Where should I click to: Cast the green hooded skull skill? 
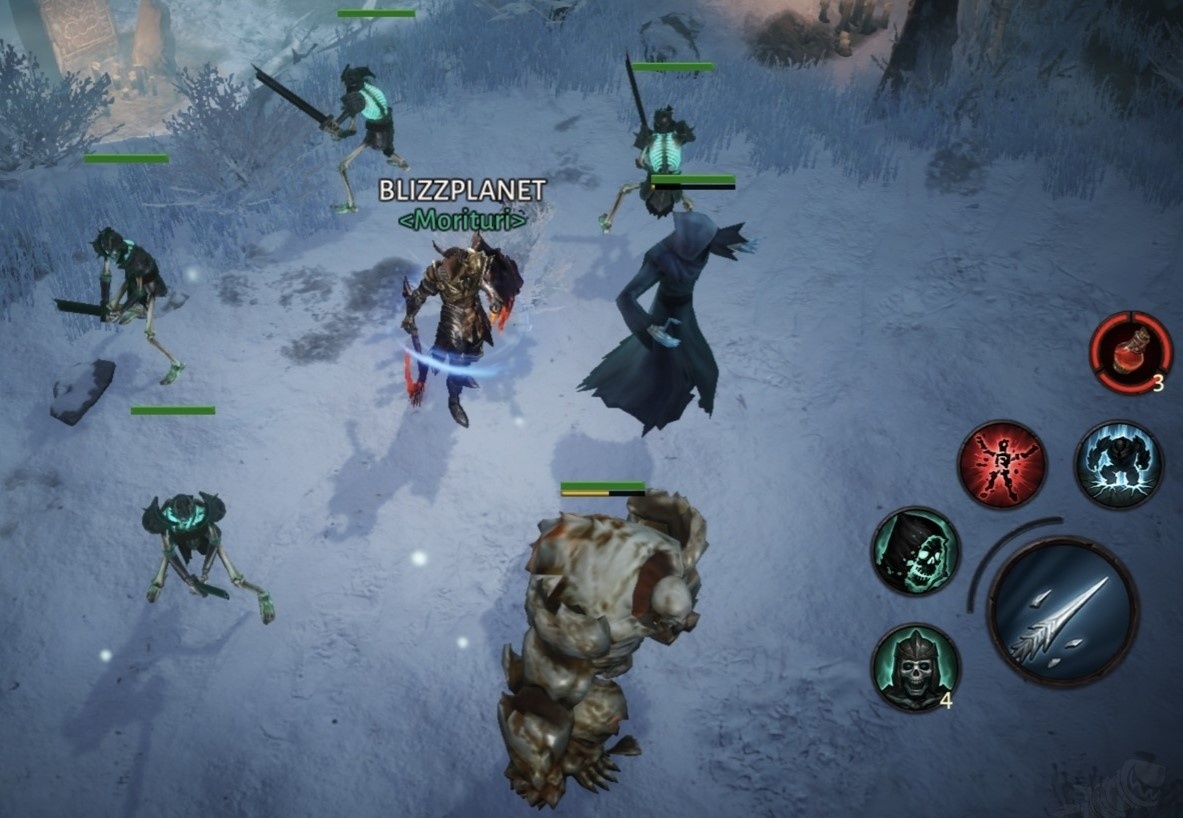click(915, 551)
